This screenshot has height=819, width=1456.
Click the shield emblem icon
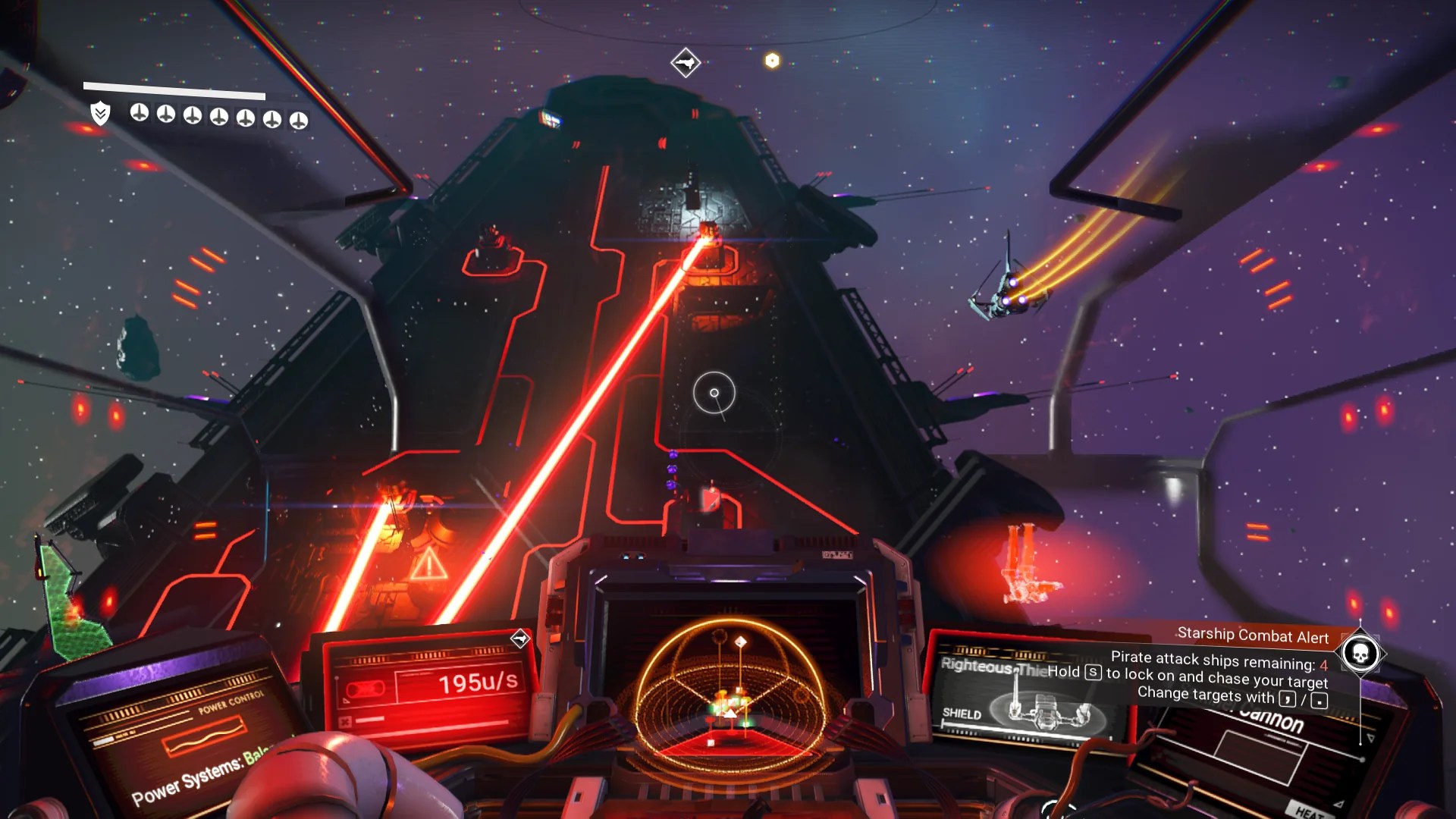[x=100, y=114]
